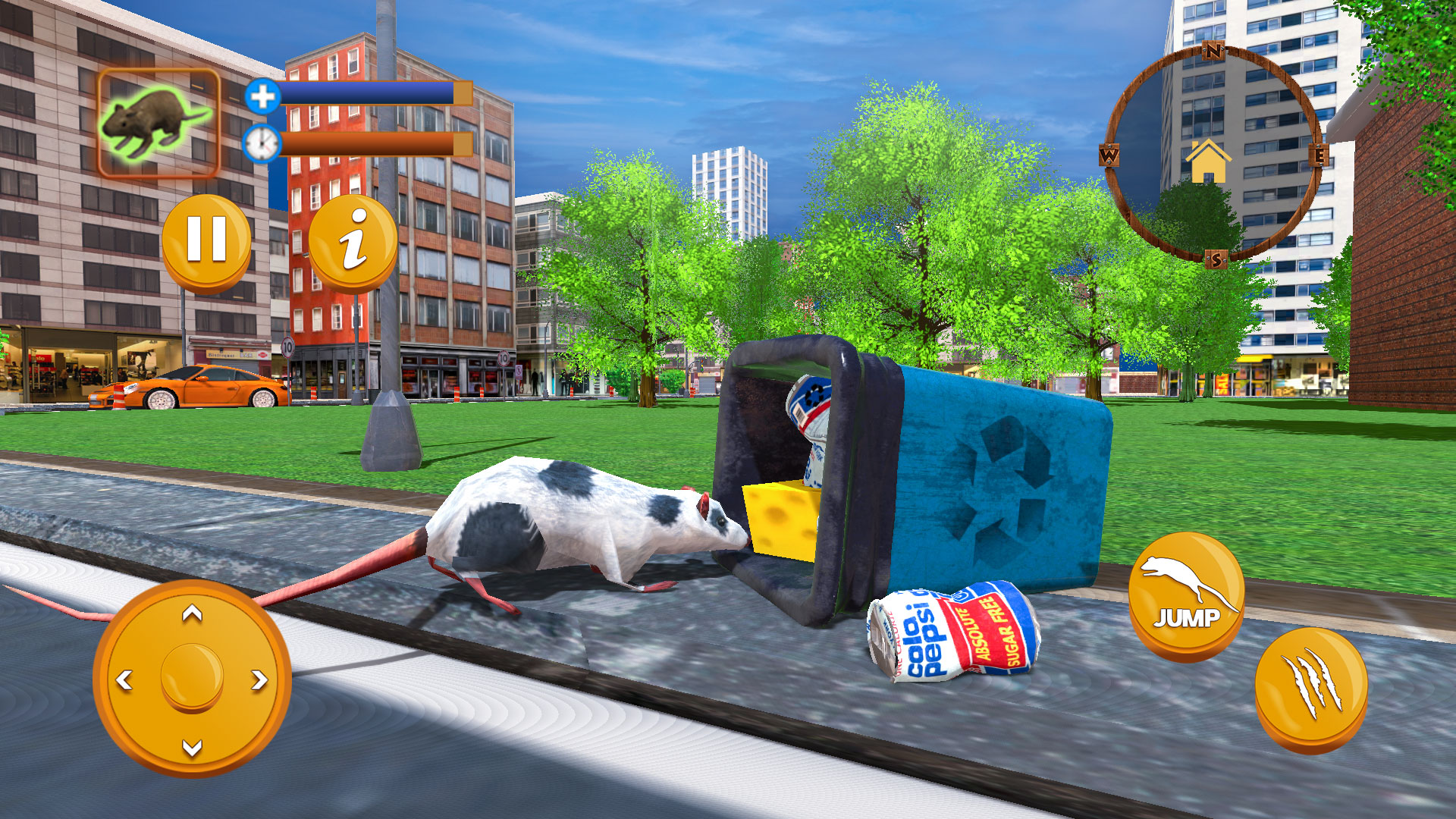Select the clock timer icon

(x=262, y=142)
